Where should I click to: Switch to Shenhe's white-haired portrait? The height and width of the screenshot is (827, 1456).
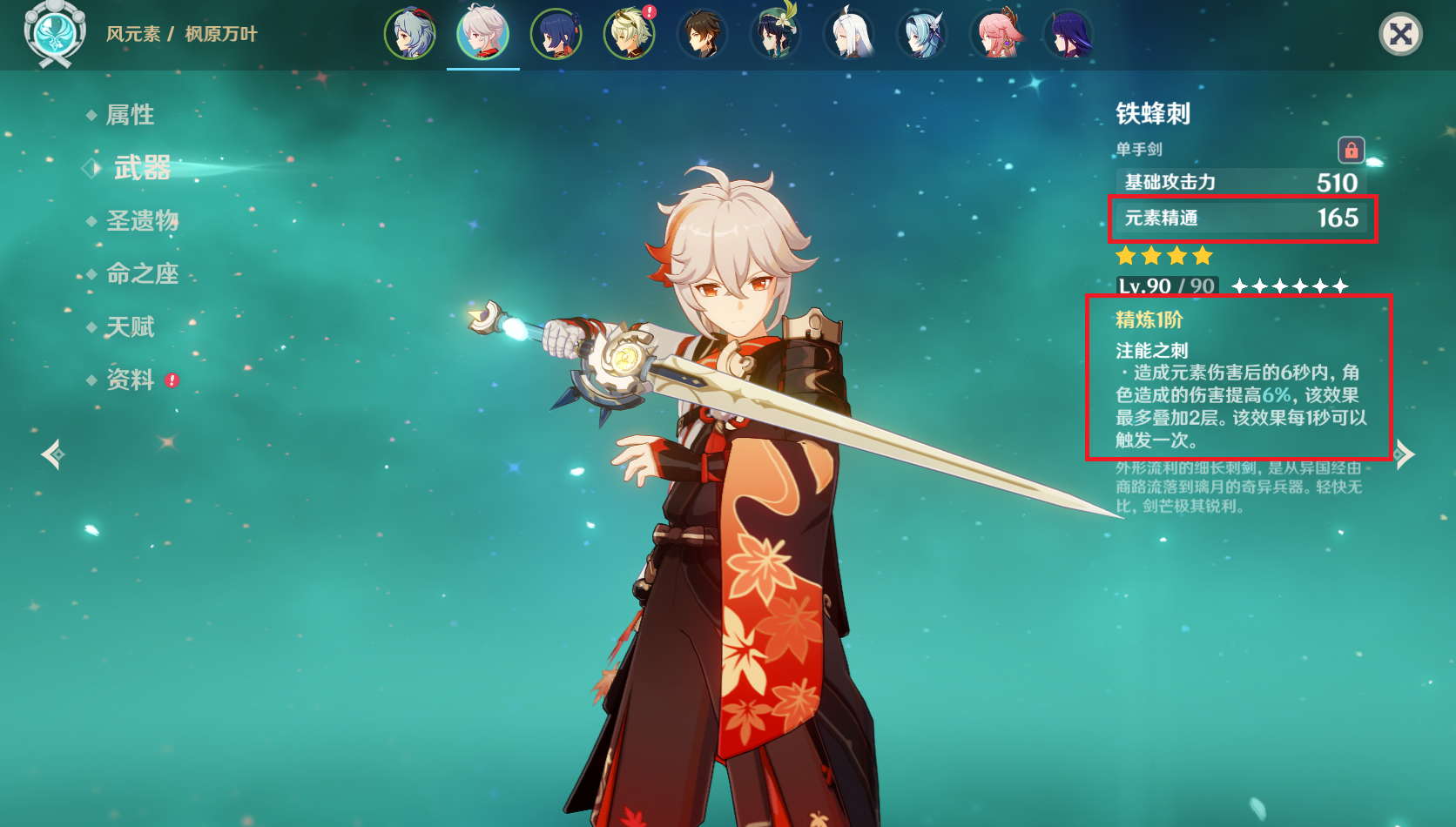[x=849, y=35]
